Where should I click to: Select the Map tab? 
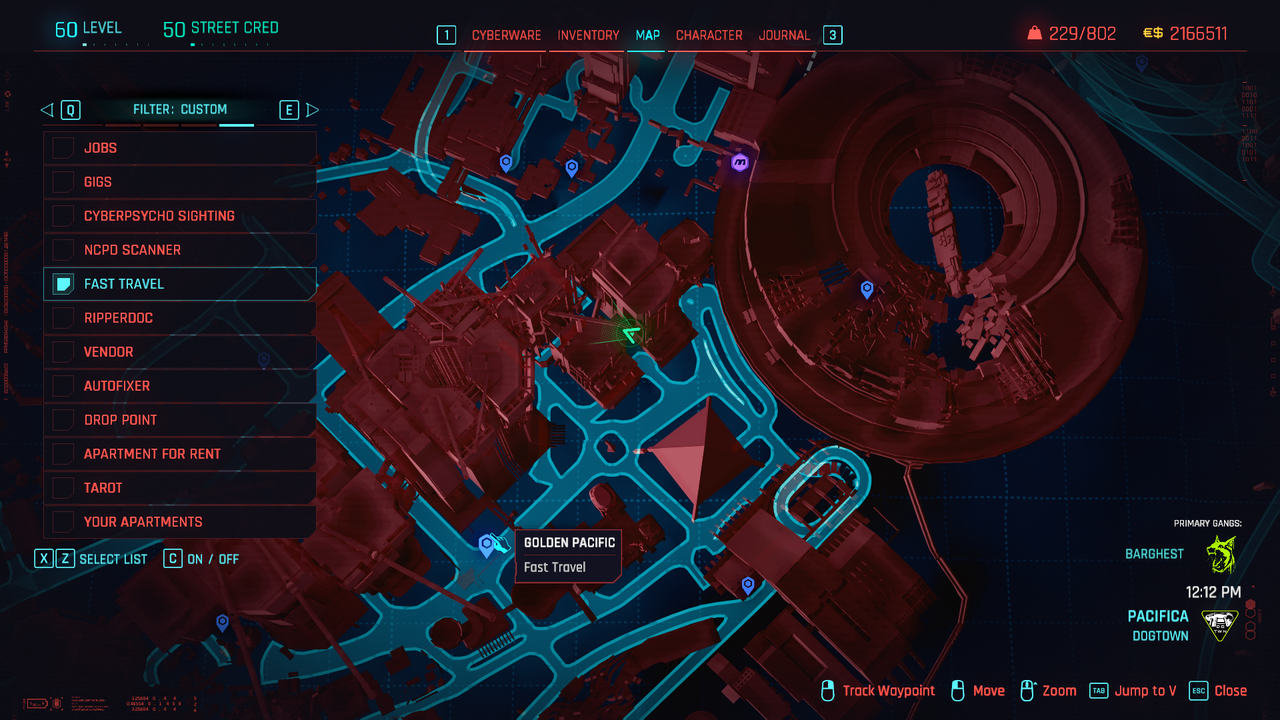[648, 35]
